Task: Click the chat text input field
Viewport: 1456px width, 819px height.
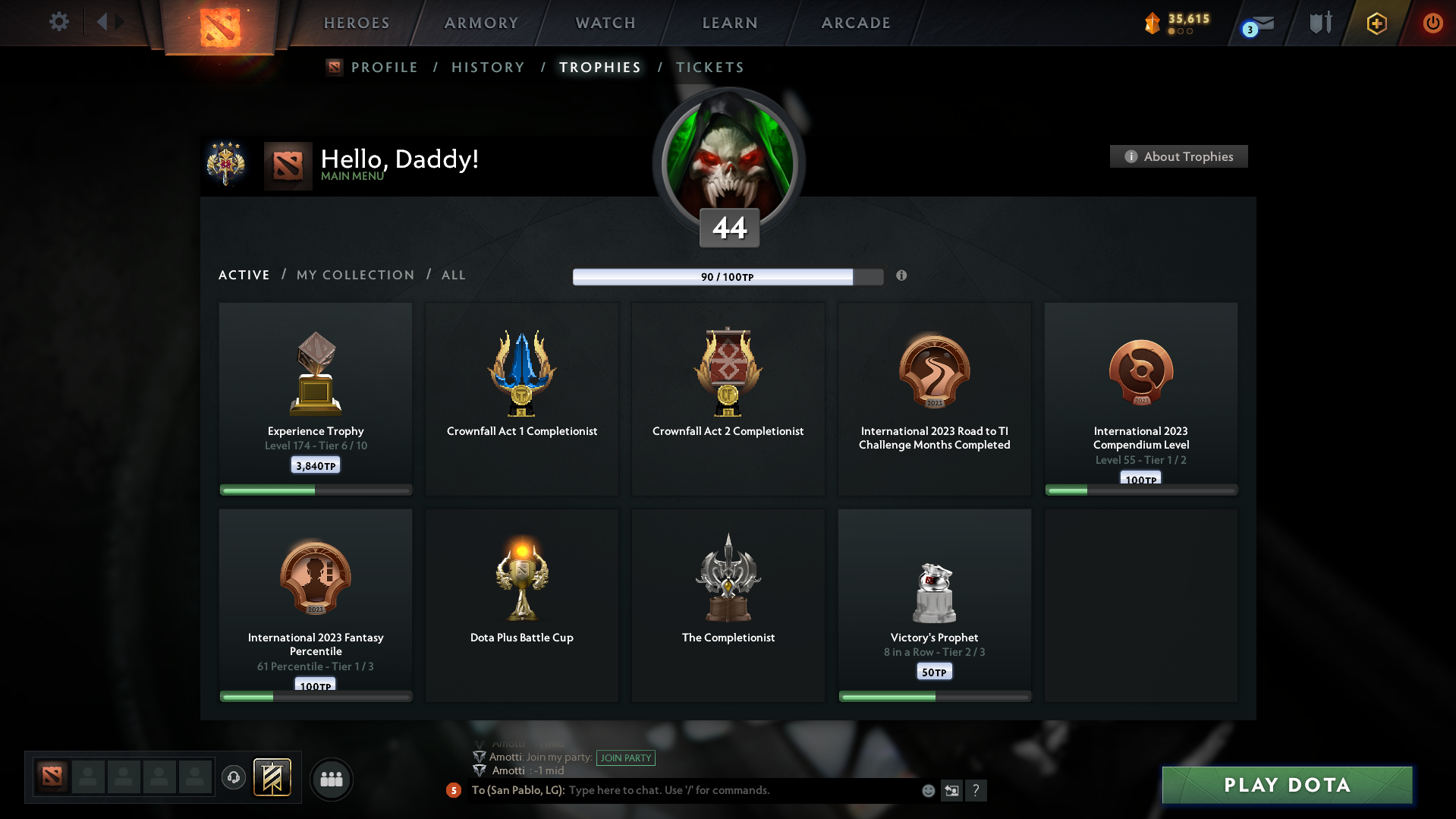Action: coord(721,789)
